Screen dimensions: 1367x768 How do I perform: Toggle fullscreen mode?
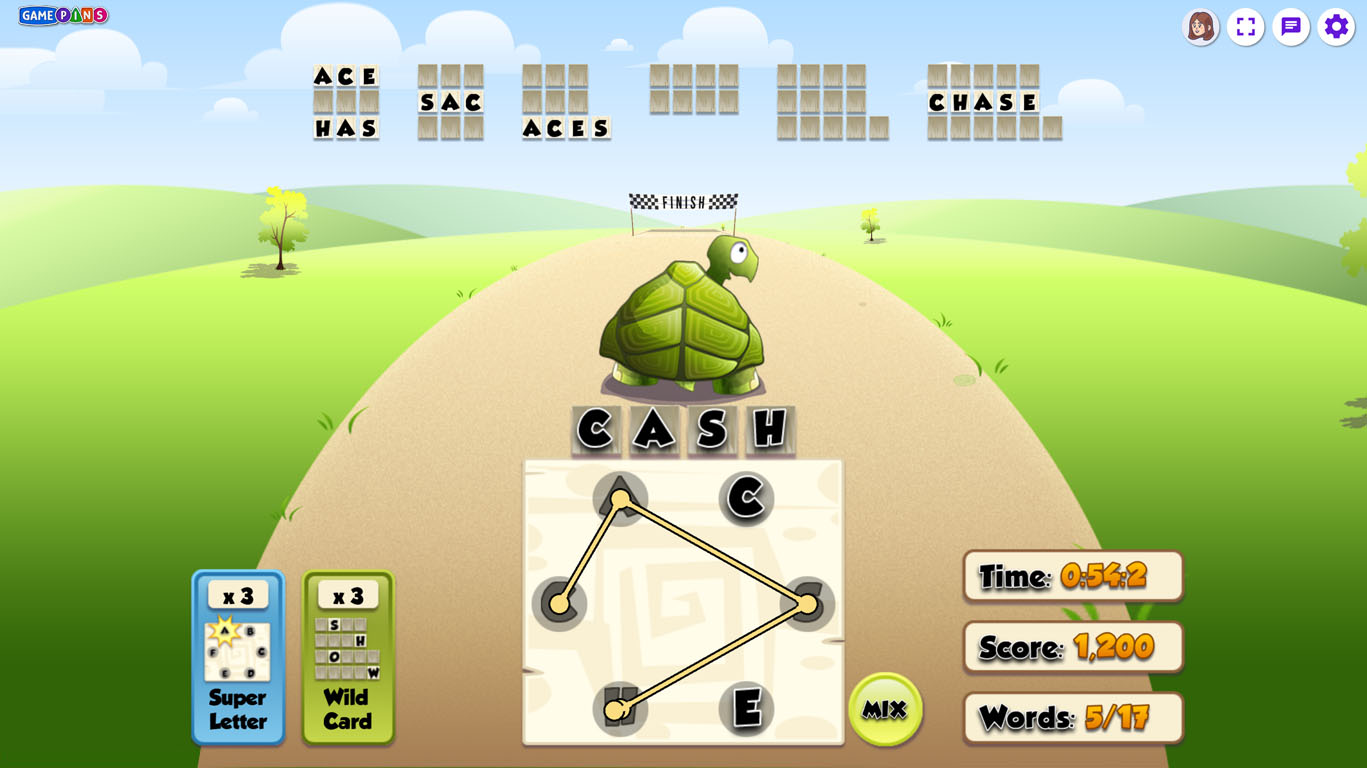tap(1245, 27)
